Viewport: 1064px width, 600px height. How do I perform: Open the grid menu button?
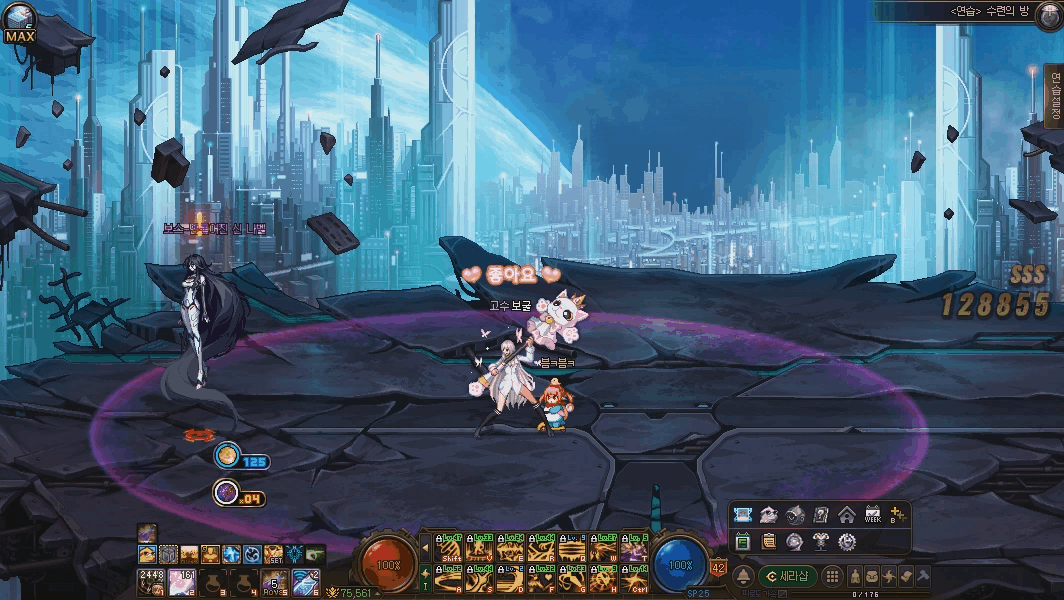(831, 576)
